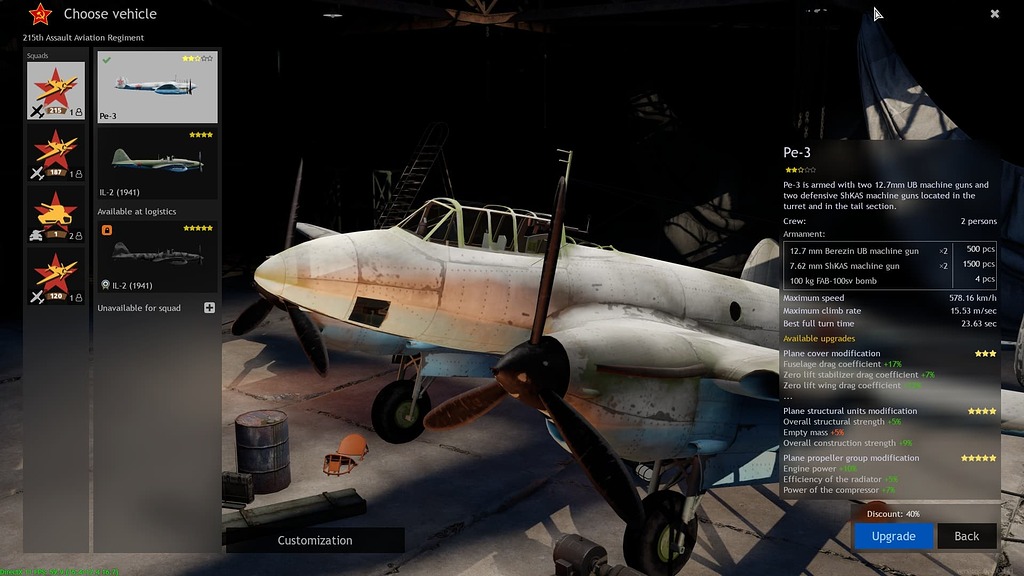
Task: Switch to the 120 aviation squad
Action: [x=56, y=277]
